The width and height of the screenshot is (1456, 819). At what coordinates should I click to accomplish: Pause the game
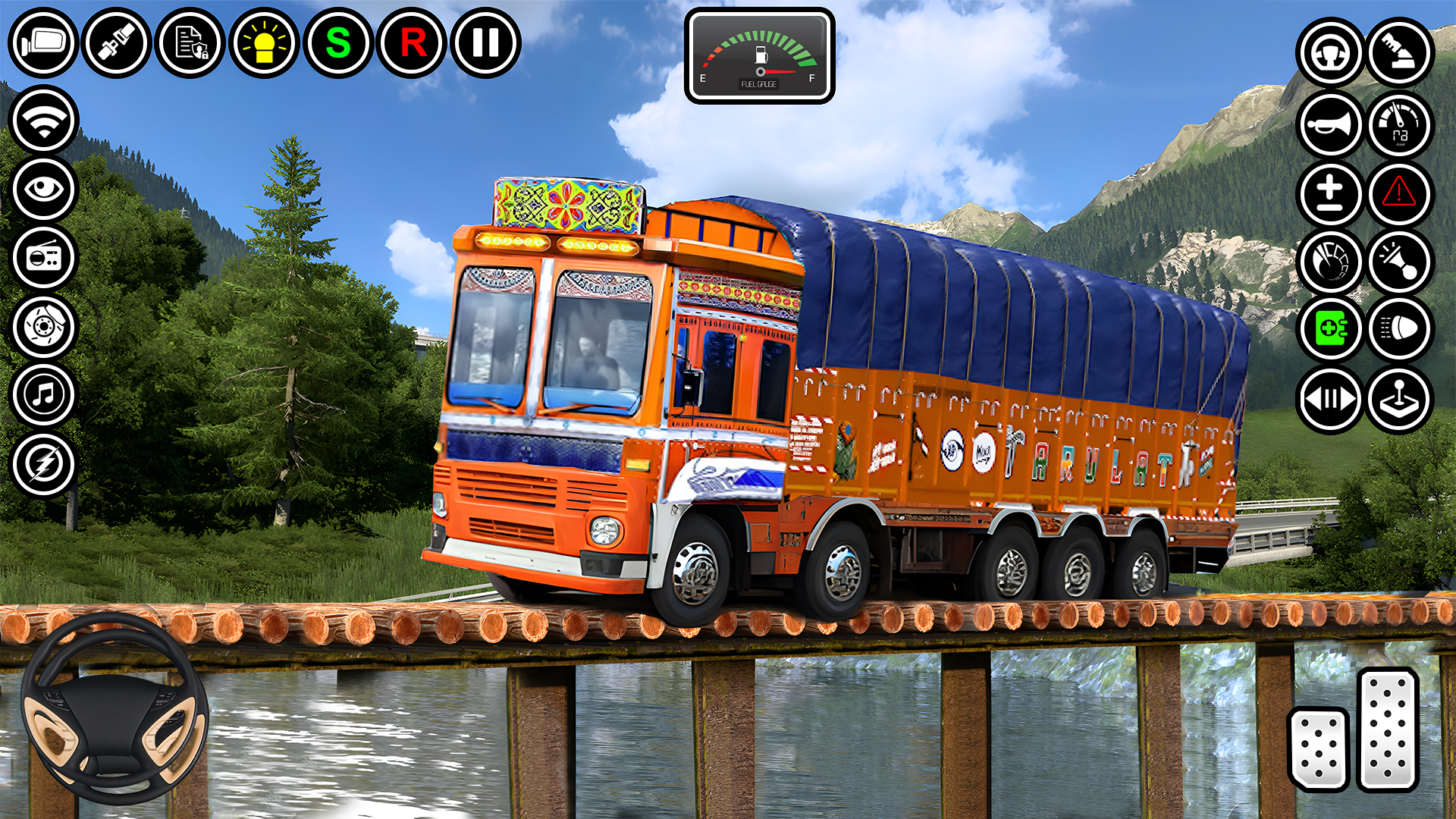[485, 42]
